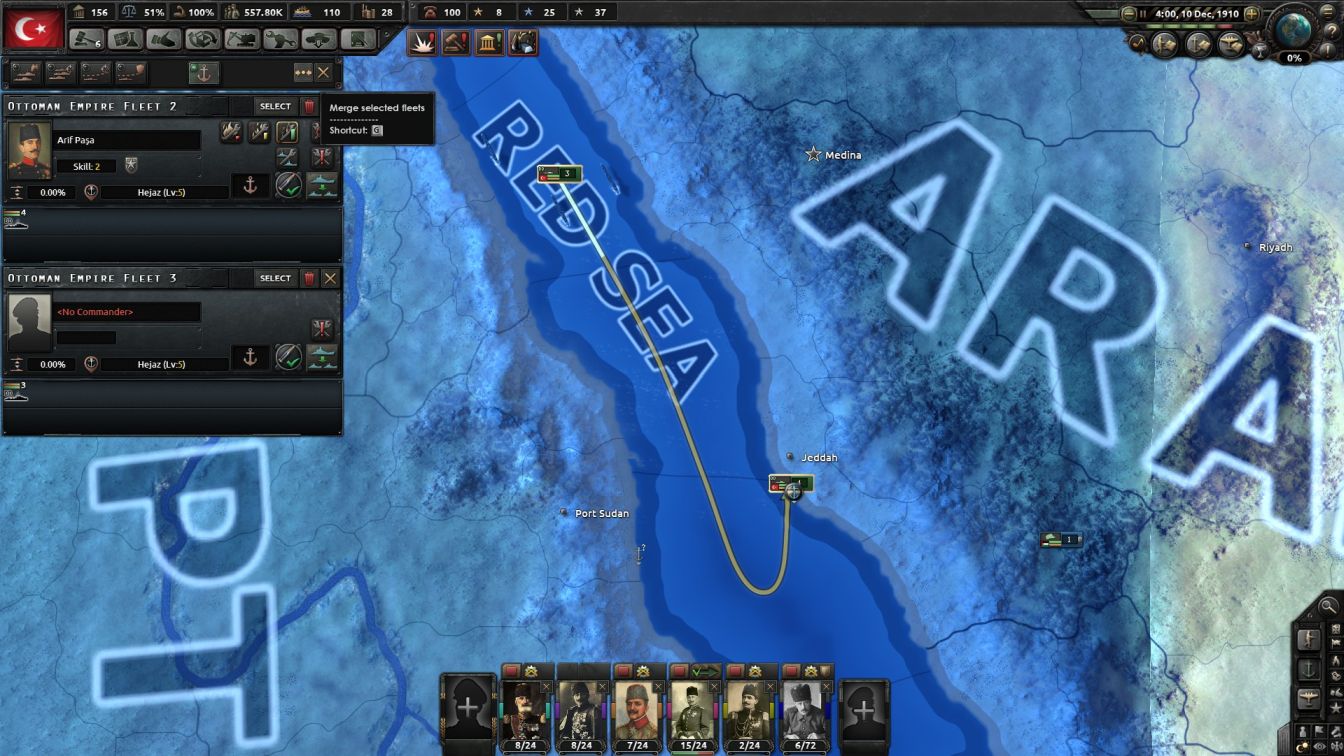Open the Decisions gavel alert menu
Image resolution: width=1344 pixels, height=756 pixels.
tap(456, 43)
